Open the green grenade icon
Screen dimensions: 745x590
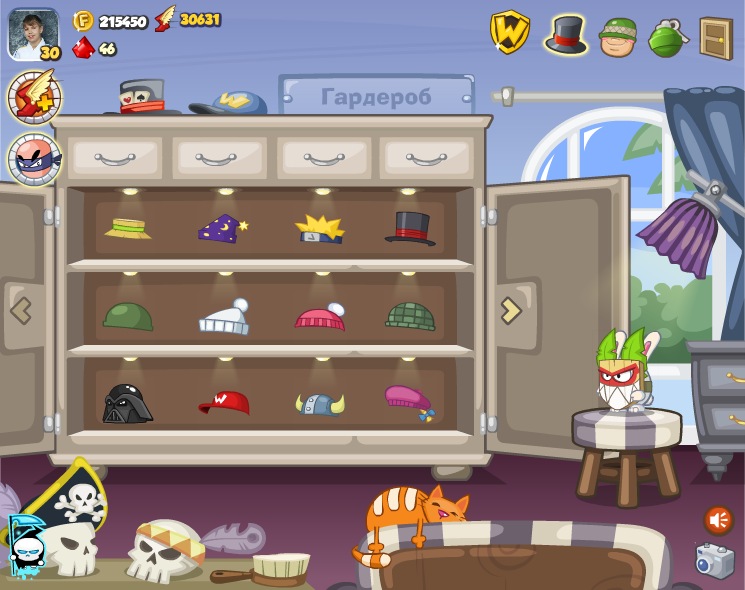click(666, 38)
